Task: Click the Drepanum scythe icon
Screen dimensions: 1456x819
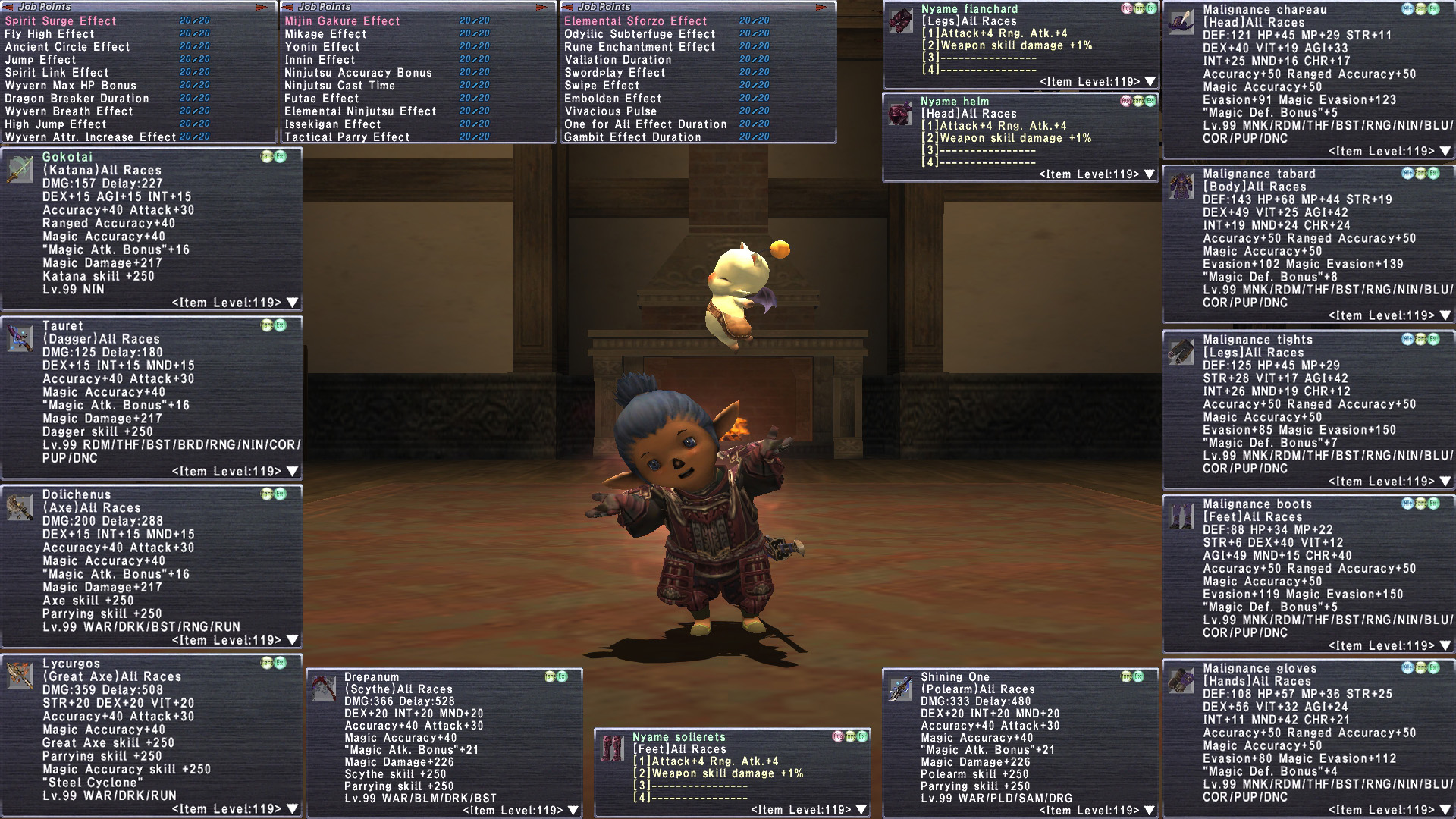Action: (x=324, y=688)
